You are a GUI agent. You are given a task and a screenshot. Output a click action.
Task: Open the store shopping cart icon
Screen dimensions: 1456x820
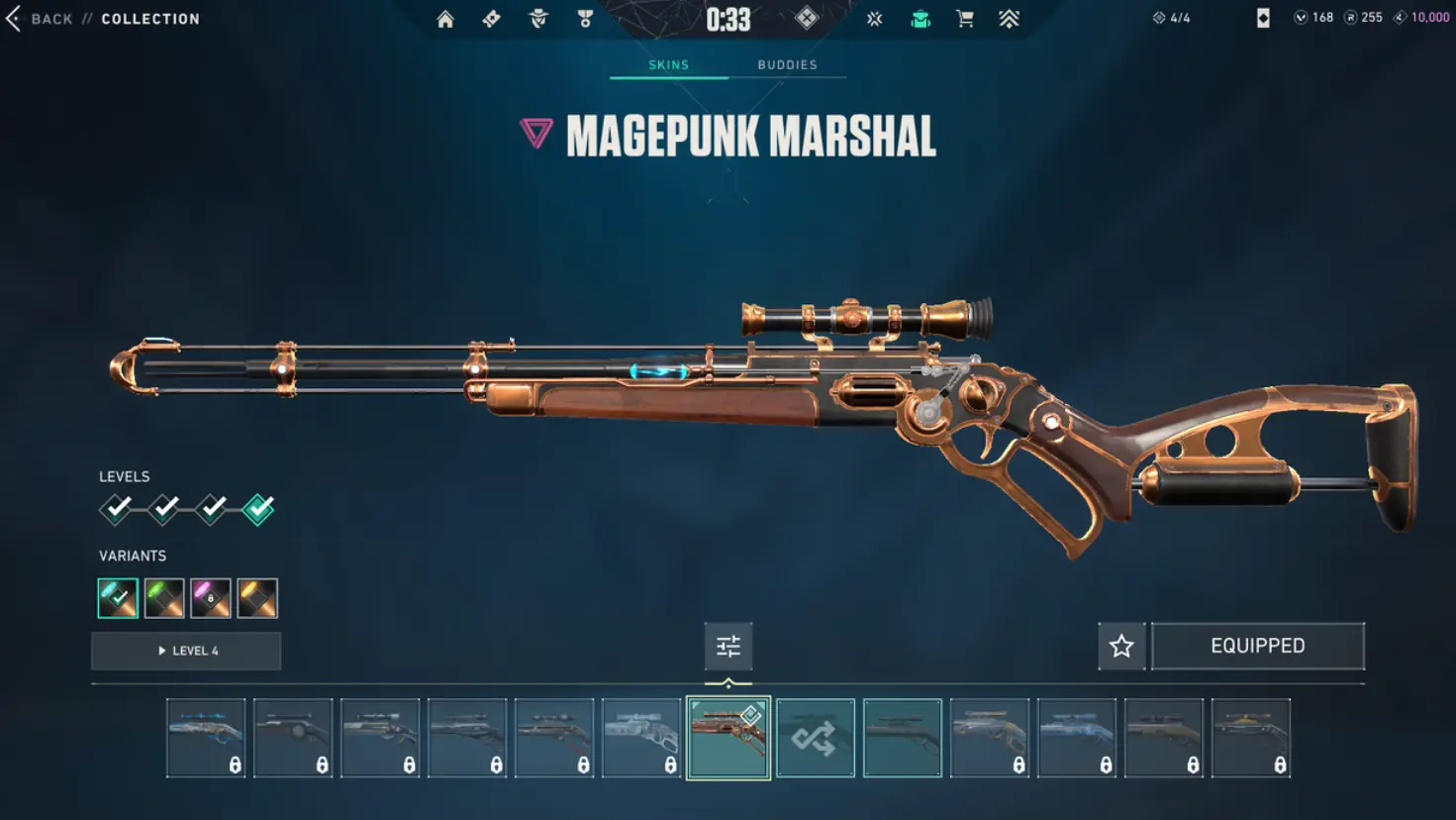click(x=965, y=19)
